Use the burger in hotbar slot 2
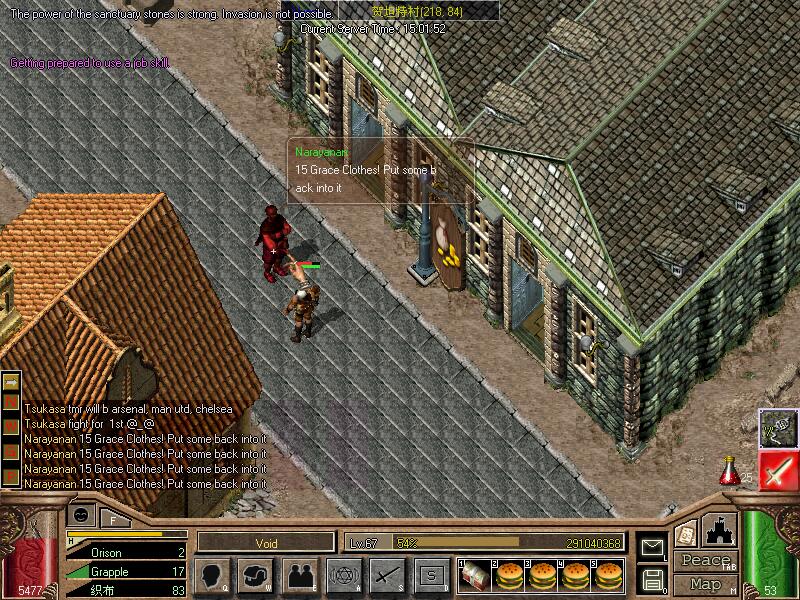Screen dimensions: 800x600 click(x=508, y=575)
